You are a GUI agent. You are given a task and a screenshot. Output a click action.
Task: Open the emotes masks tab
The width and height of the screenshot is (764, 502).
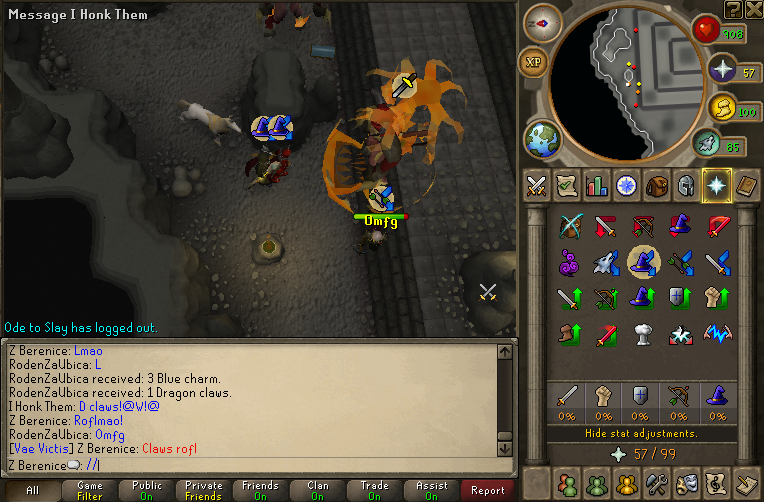point(686,484)
